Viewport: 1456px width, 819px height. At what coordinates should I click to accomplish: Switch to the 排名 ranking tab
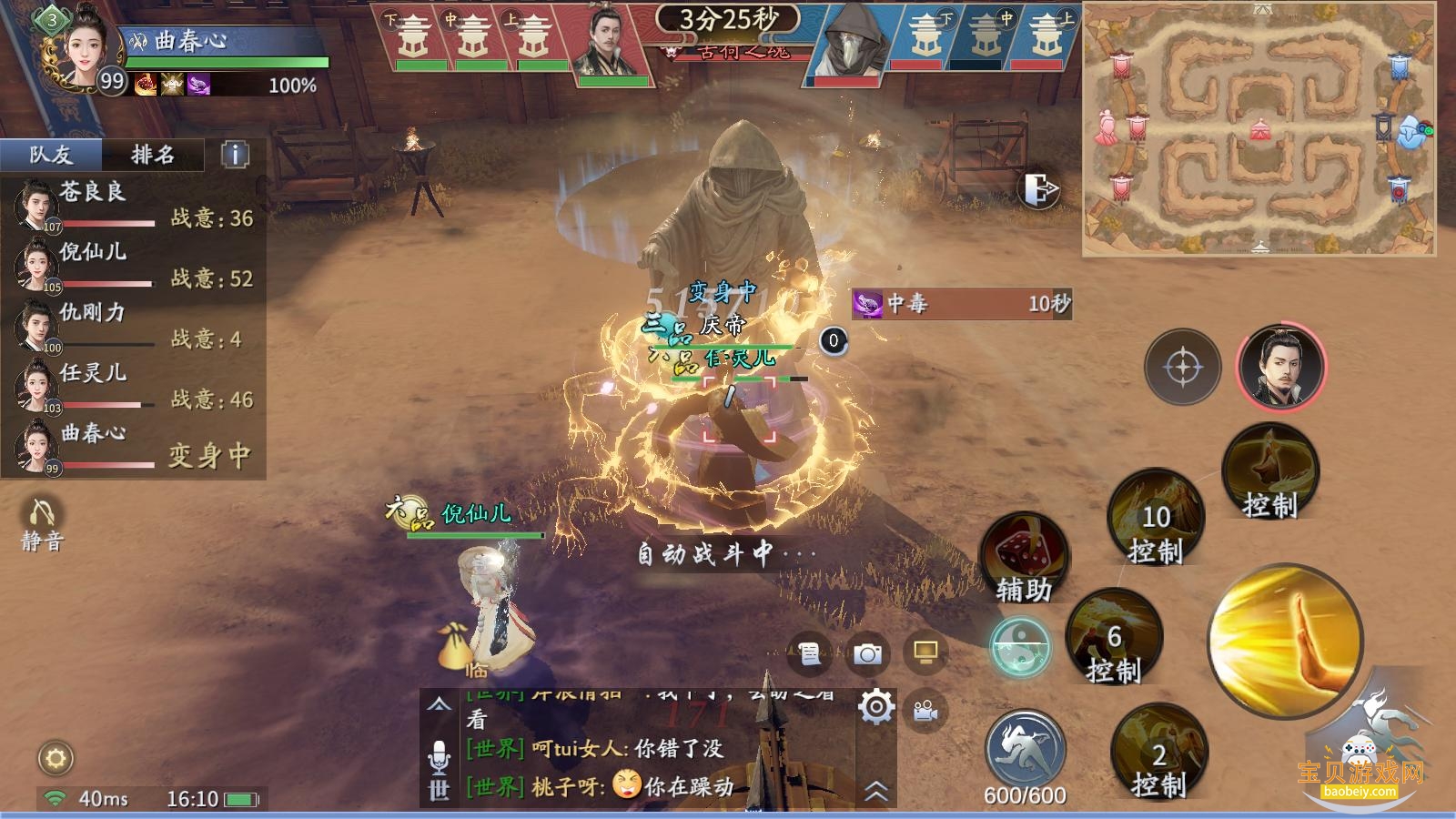click(152, 155)
